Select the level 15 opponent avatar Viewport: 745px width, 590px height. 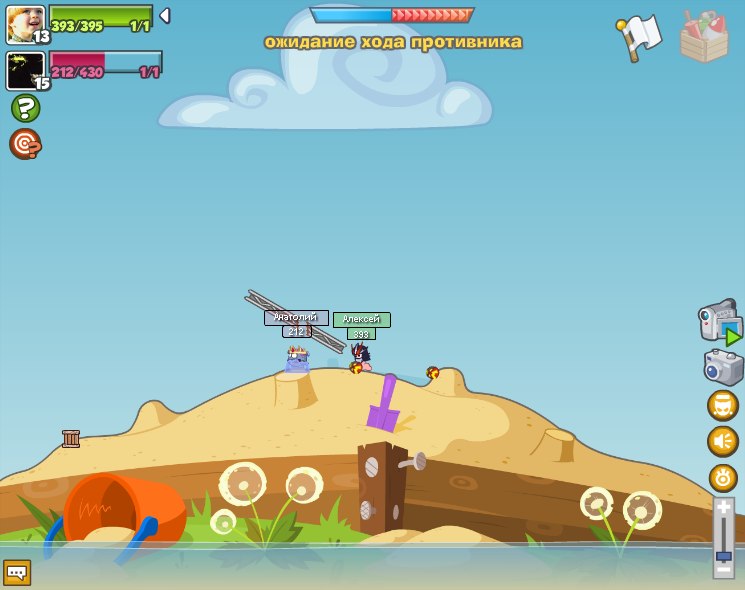(x=25, y=71)
